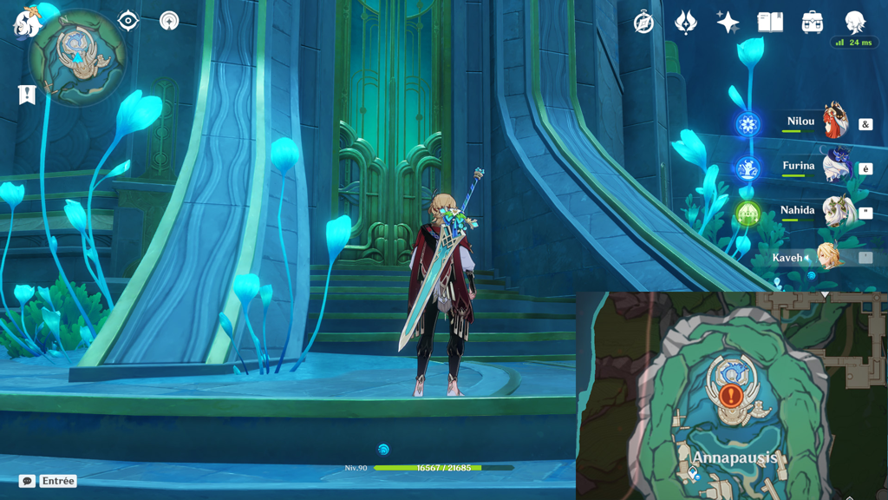
Task: Open the chat box labeled Entrée
Action: point(48,481)
